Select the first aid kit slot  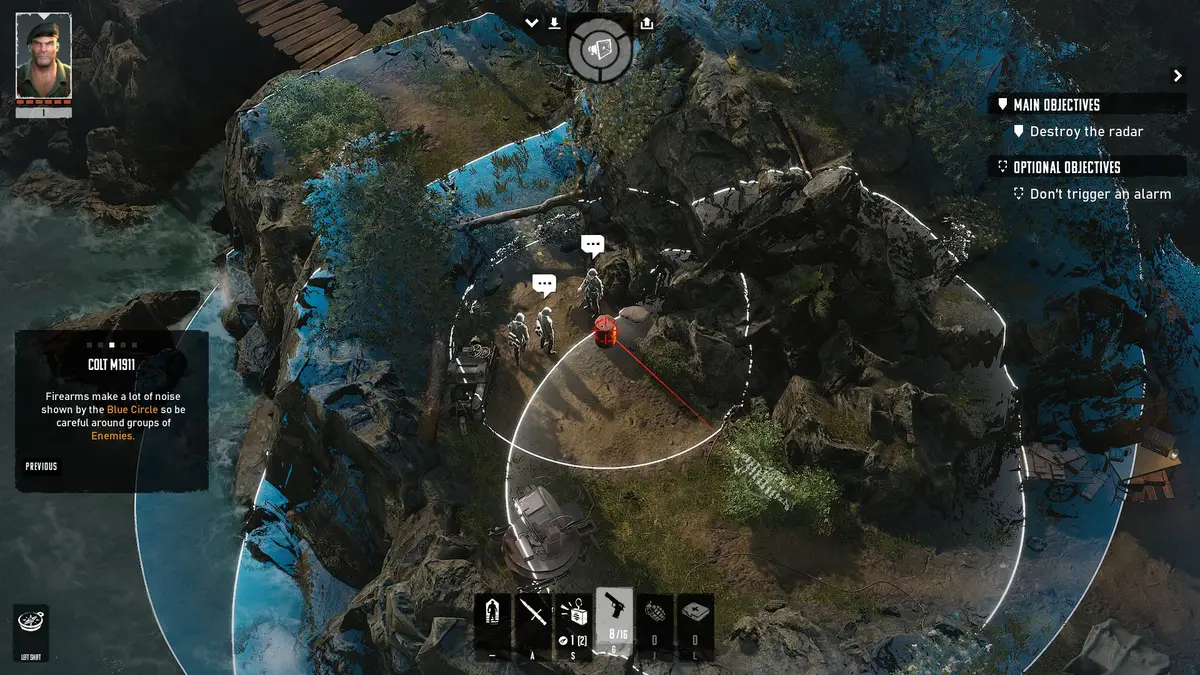tap(695, 619)
